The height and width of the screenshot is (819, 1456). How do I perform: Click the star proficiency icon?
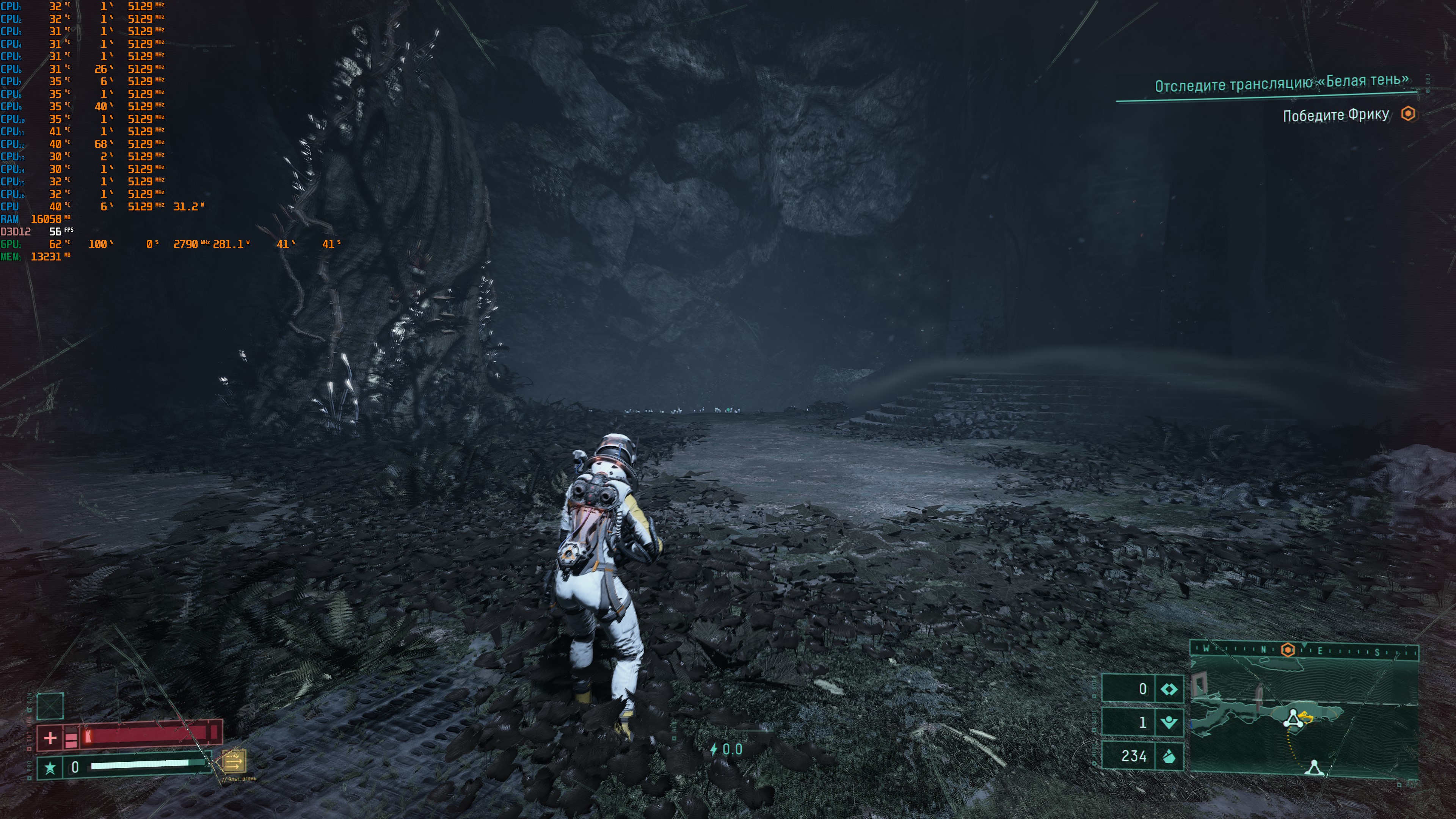click(x=50, y=767)
